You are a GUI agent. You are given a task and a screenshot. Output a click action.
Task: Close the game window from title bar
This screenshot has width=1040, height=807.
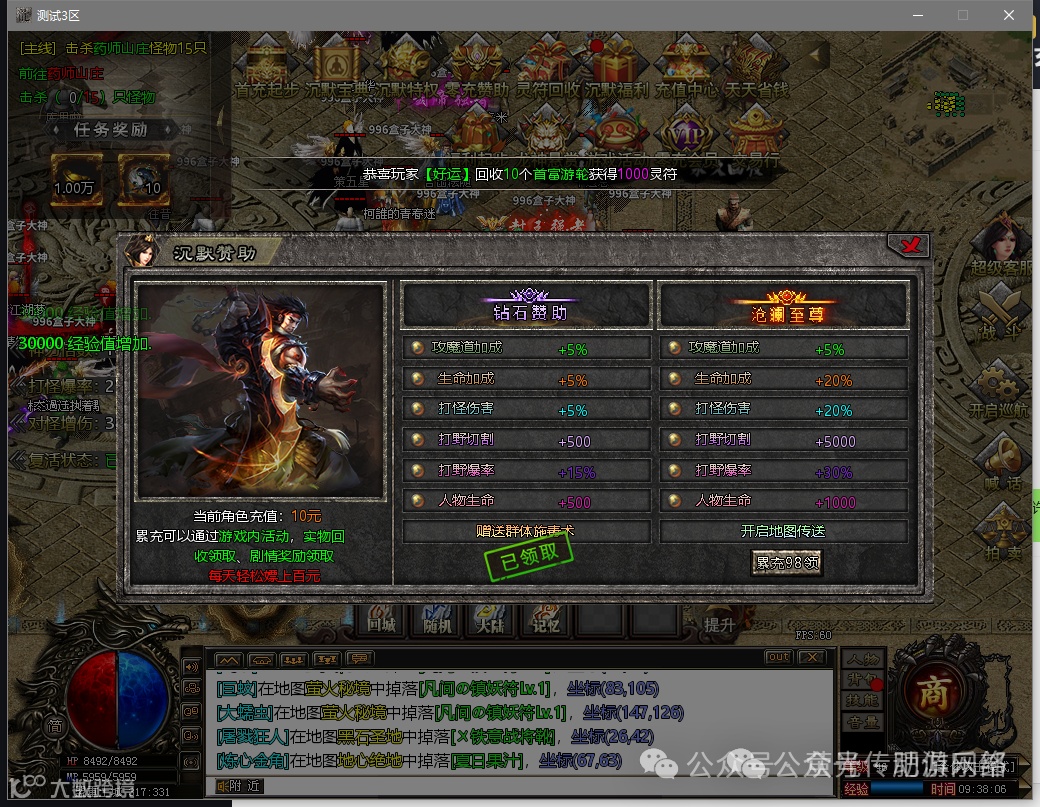pyautogui.click(x=1010, y=15)
